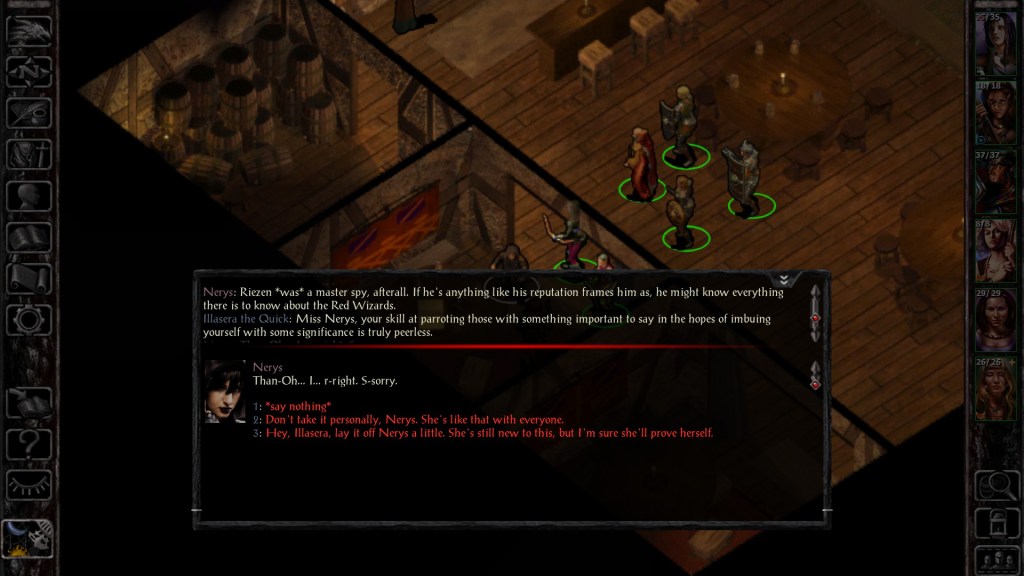Click the upper dialogue history scrollbar
The image size is (1024, 576).
click(x=816, y=316)
